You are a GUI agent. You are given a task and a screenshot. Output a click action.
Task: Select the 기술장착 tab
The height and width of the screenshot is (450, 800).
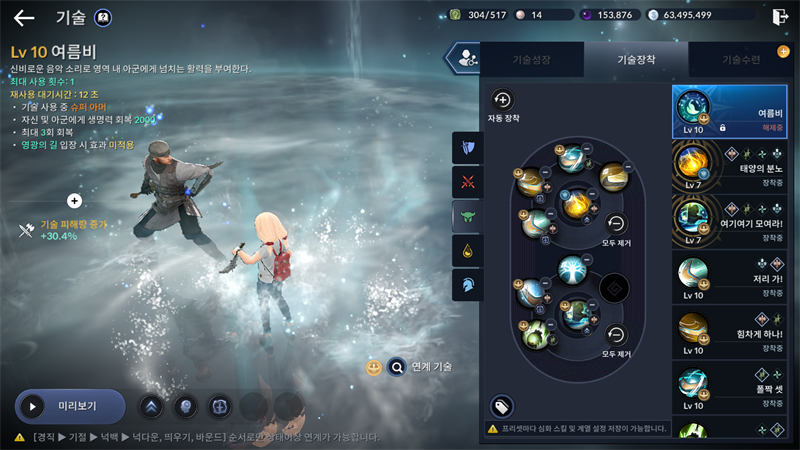(635, 60)
